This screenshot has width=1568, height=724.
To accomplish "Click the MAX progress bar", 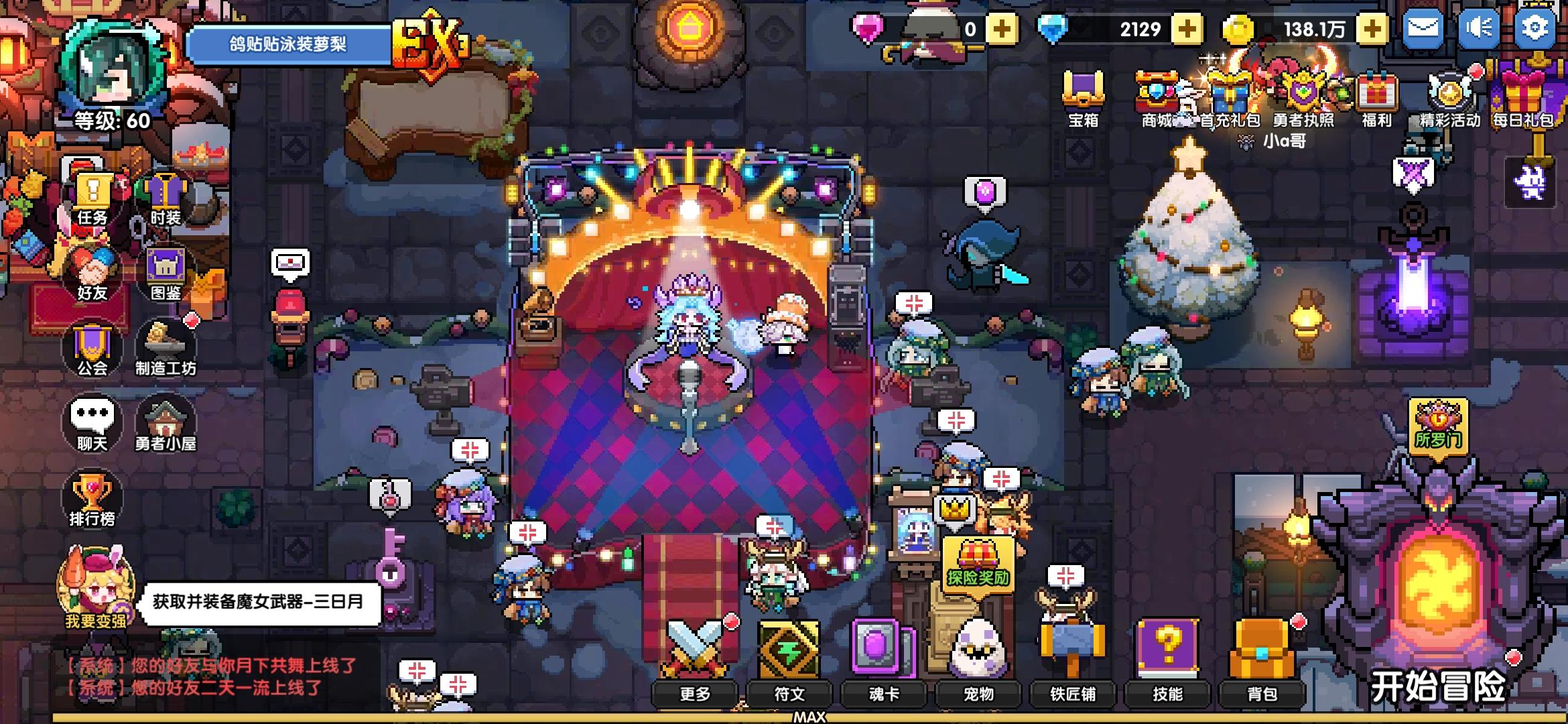I will [811, 719].
